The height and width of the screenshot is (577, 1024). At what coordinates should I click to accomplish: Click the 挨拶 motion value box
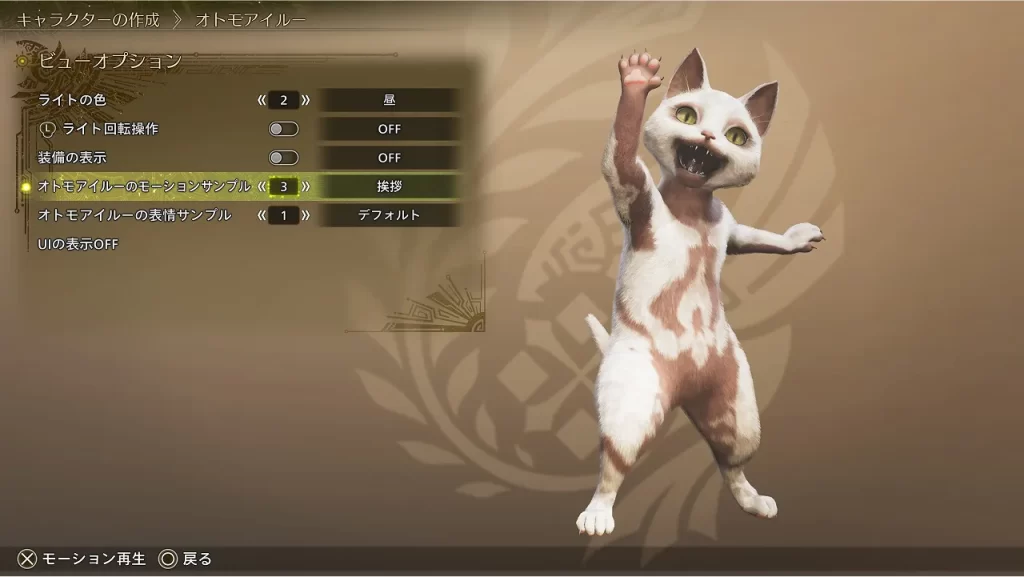(389, 186)
